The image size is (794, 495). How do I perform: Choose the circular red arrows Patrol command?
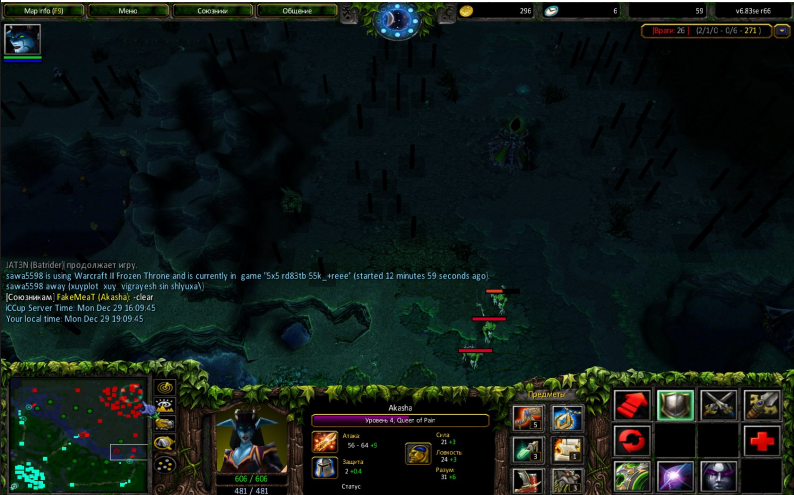click(x=630, y=440)
